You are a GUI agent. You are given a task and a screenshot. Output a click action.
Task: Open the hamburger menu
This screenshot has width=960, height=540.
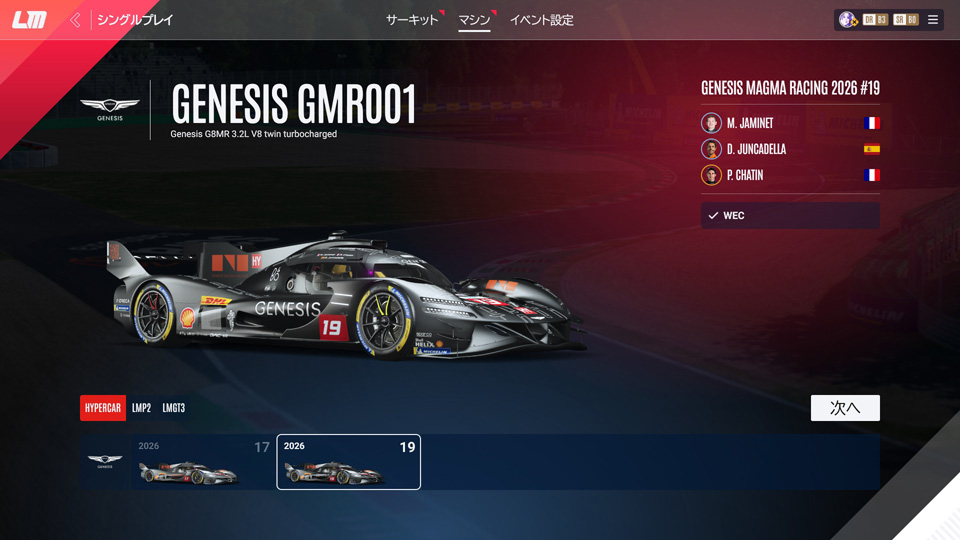(x=933, y=20)
